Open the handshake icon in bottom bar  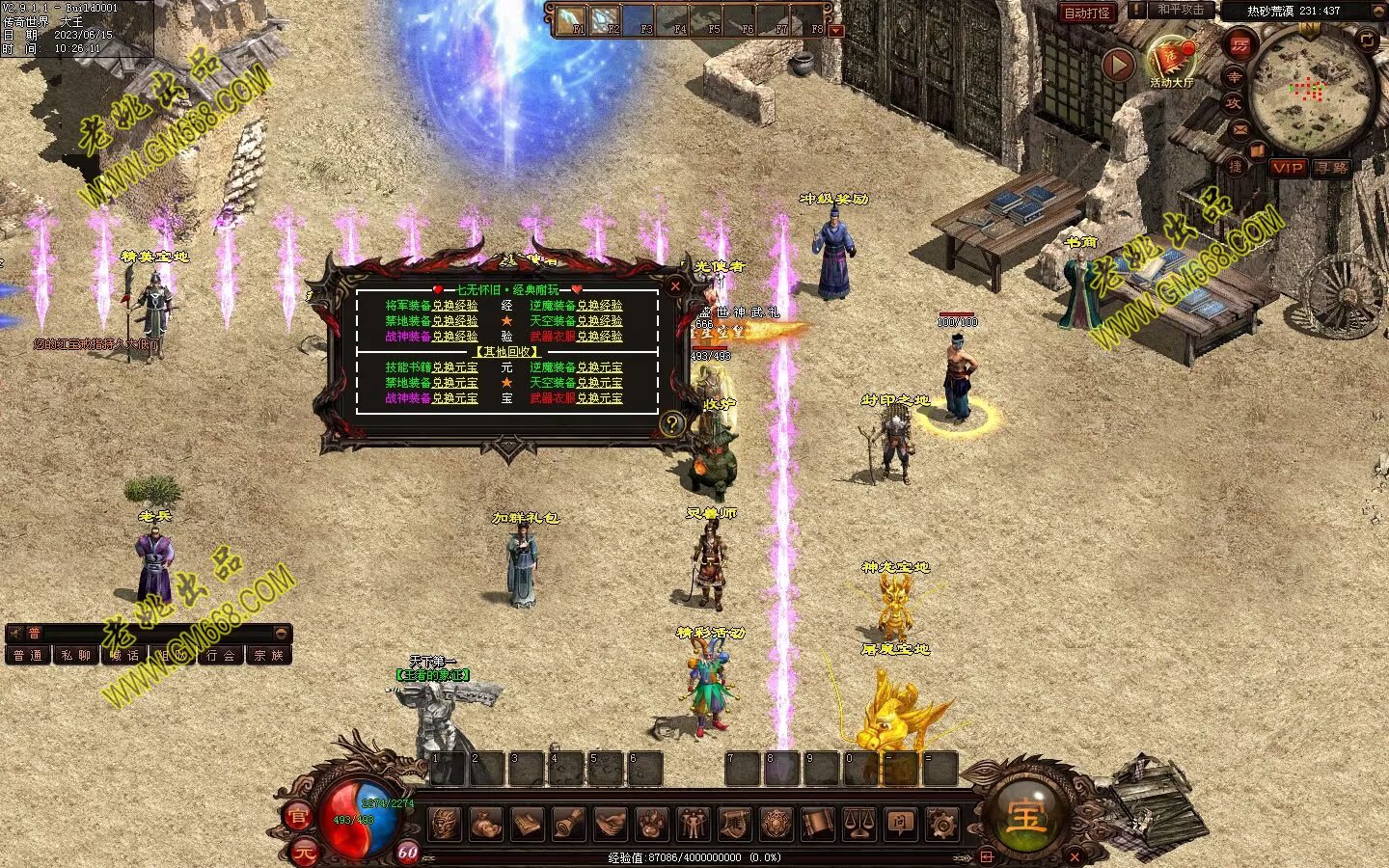pyautogui.click(x=610, y=824)
